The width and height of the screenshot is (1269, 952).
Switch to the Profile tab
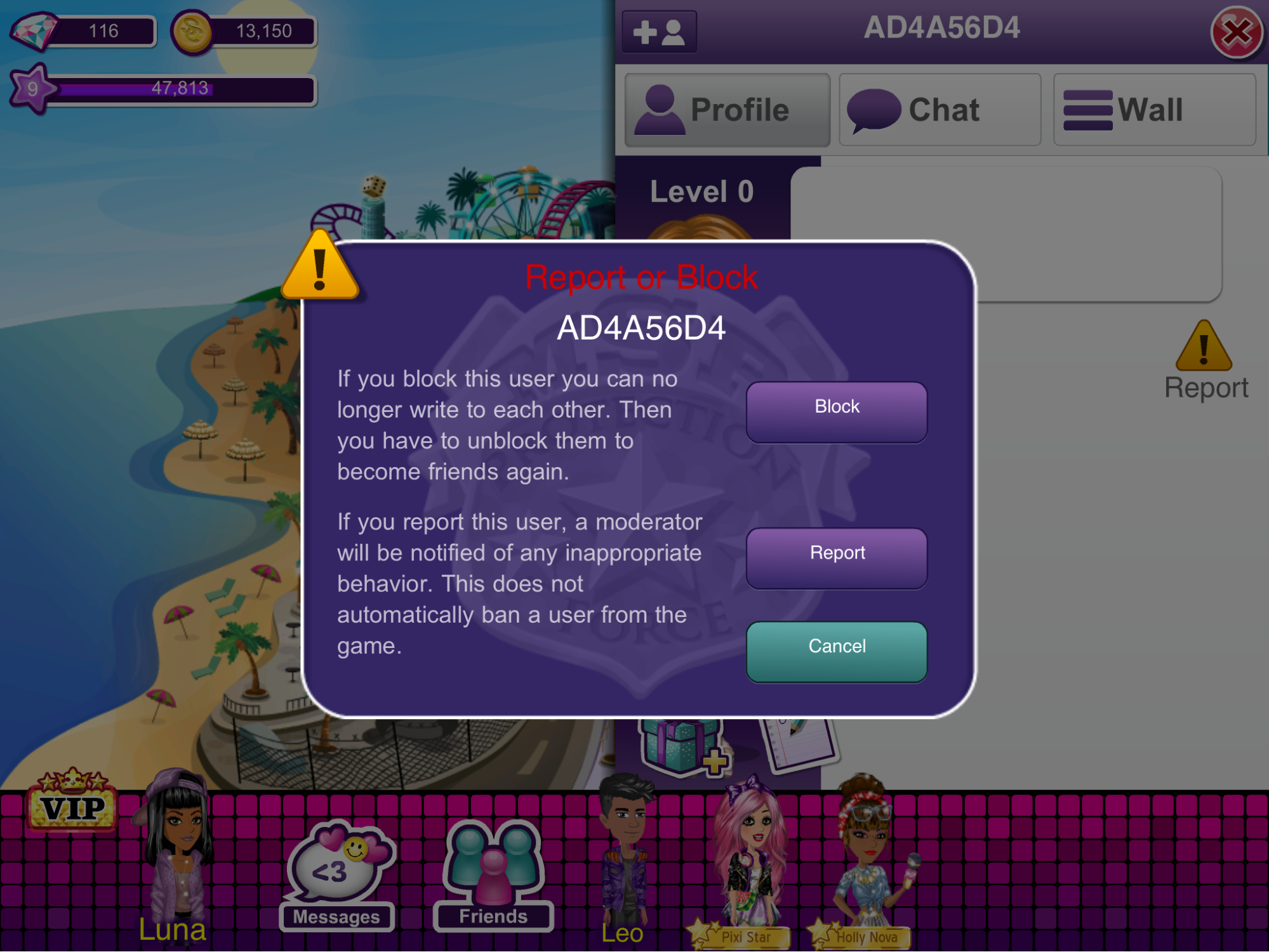727,110
